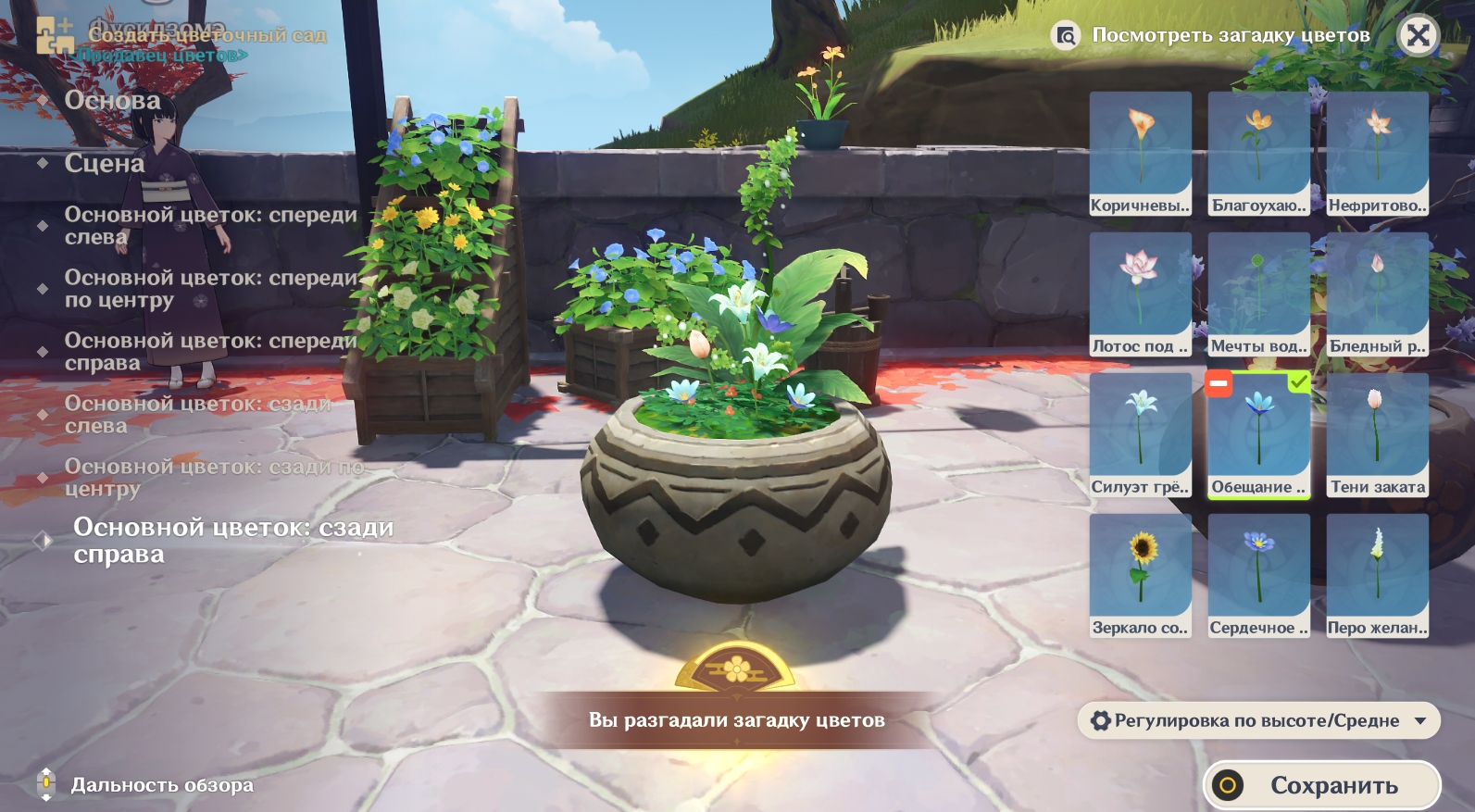Choose Основной цветок: спереди слева
This screenshot has height=812, width=1475.
(x=210, y=225)
